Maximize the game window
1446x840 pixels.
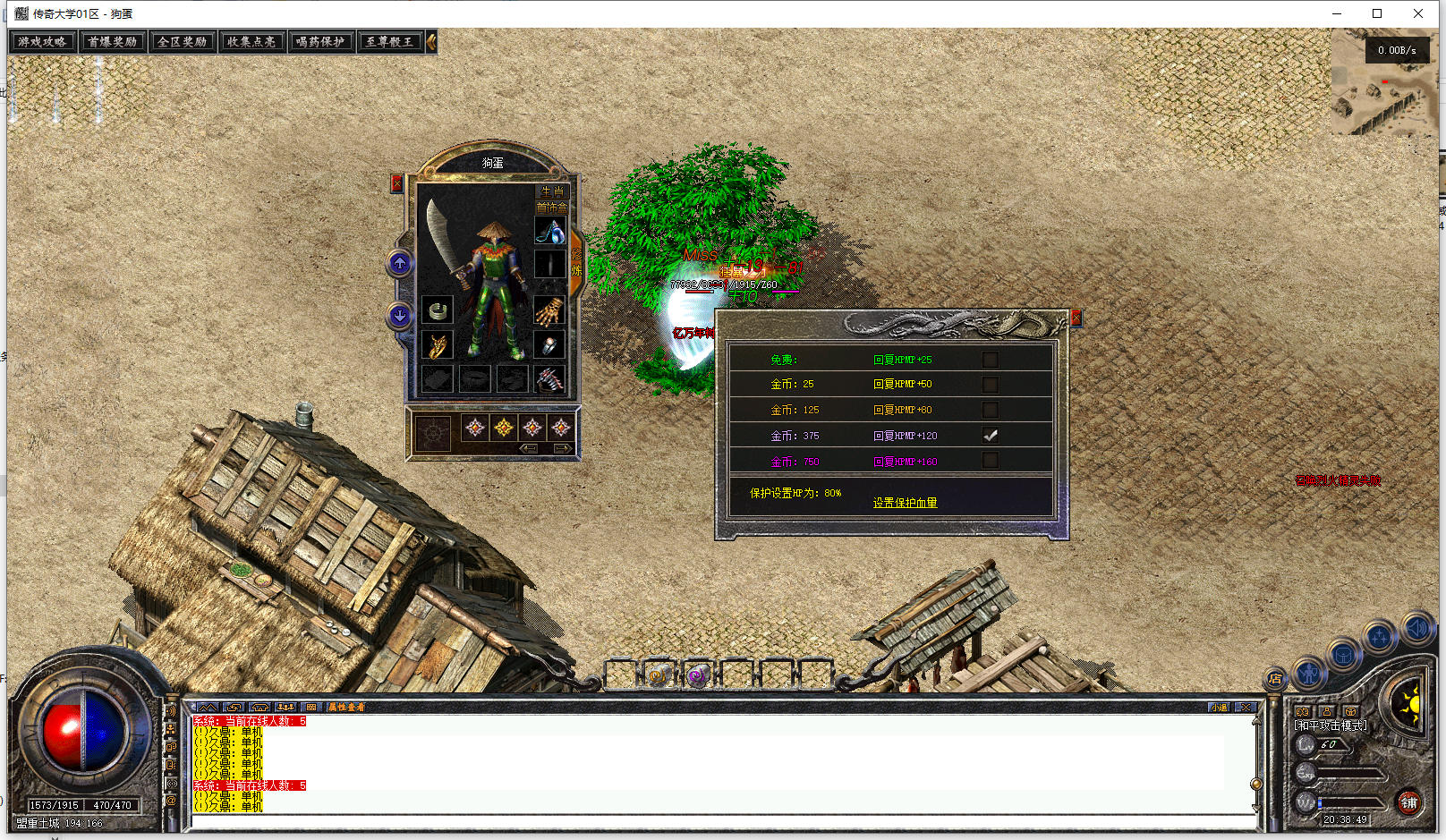click(1377, 13)
